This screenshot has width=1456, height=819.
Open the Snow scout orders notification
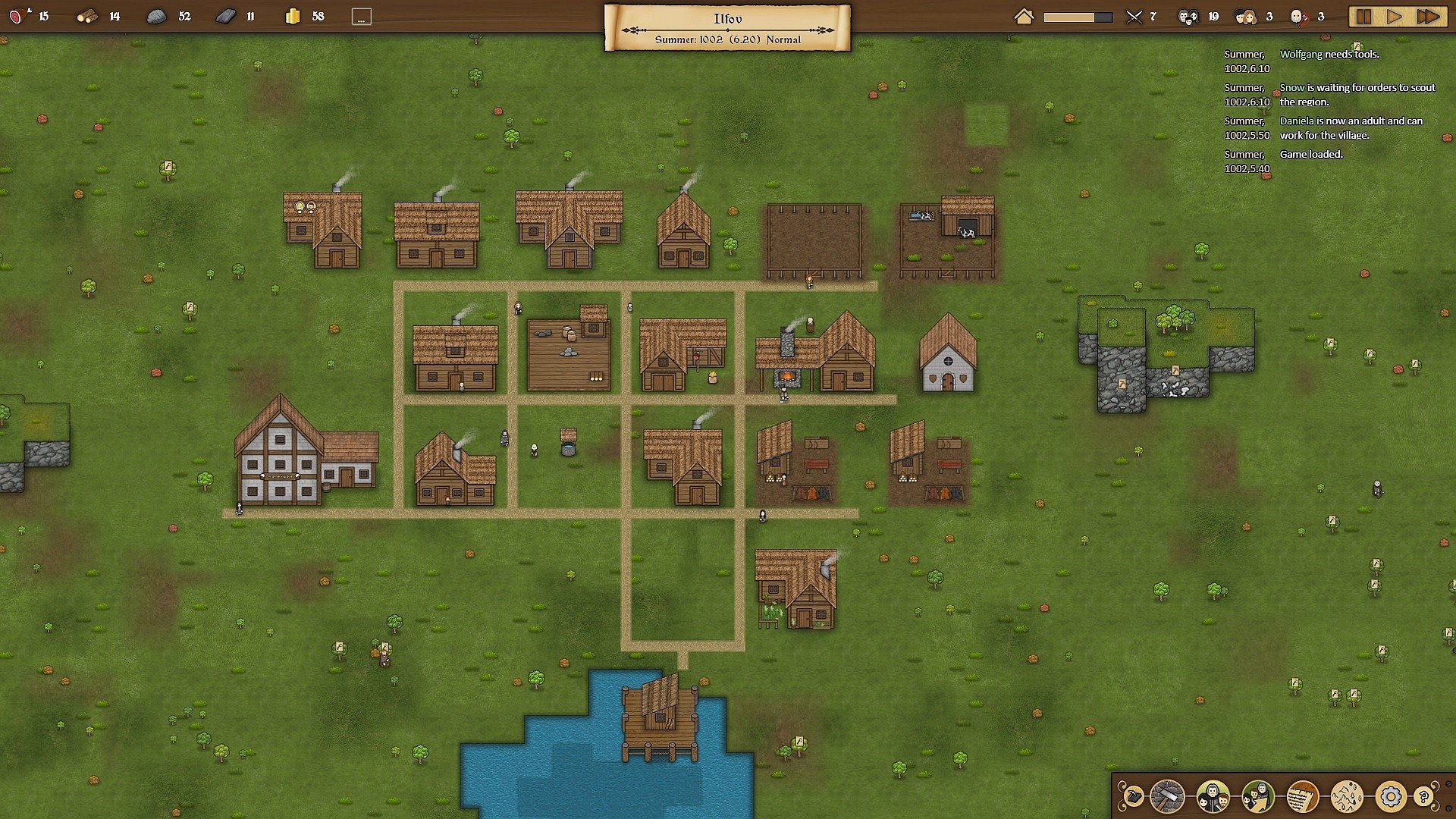point(1357,95)
